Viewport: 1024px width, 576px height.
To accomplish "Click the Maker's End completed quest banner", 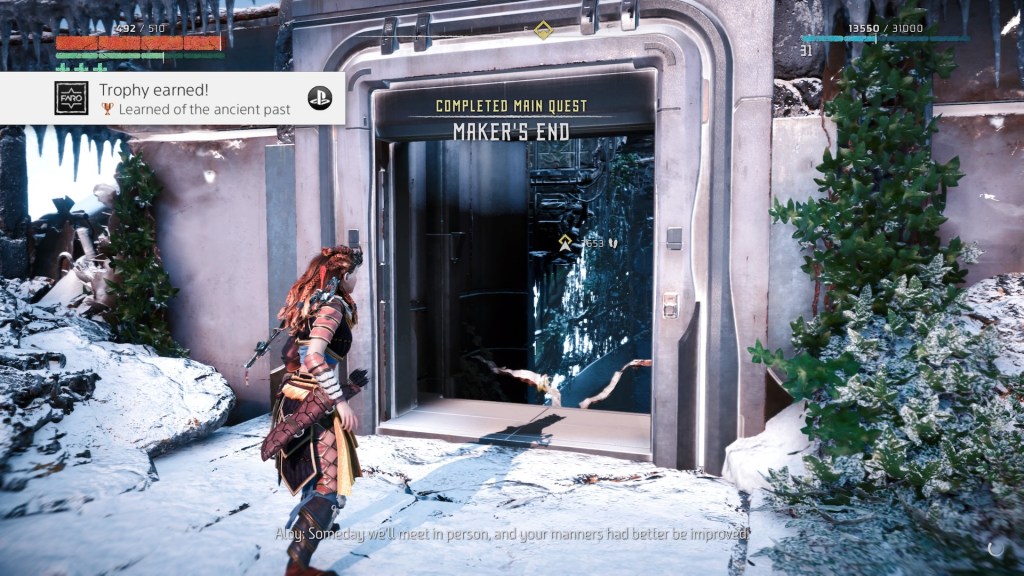I will [x=512, y=120].
